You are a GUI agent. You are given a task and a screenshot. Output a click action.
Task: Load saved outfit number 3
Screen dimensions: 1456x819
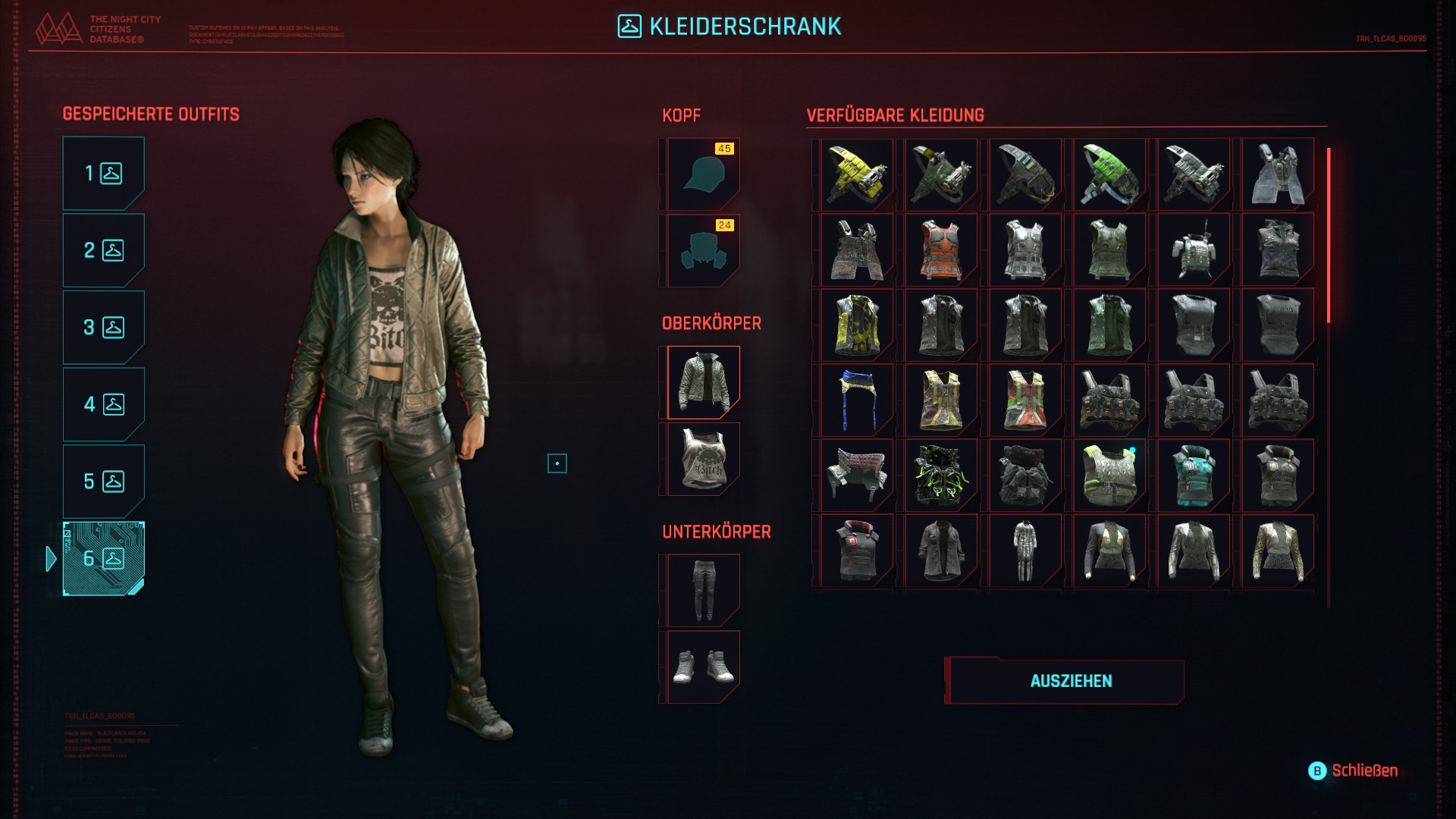(x=103, y=328)
